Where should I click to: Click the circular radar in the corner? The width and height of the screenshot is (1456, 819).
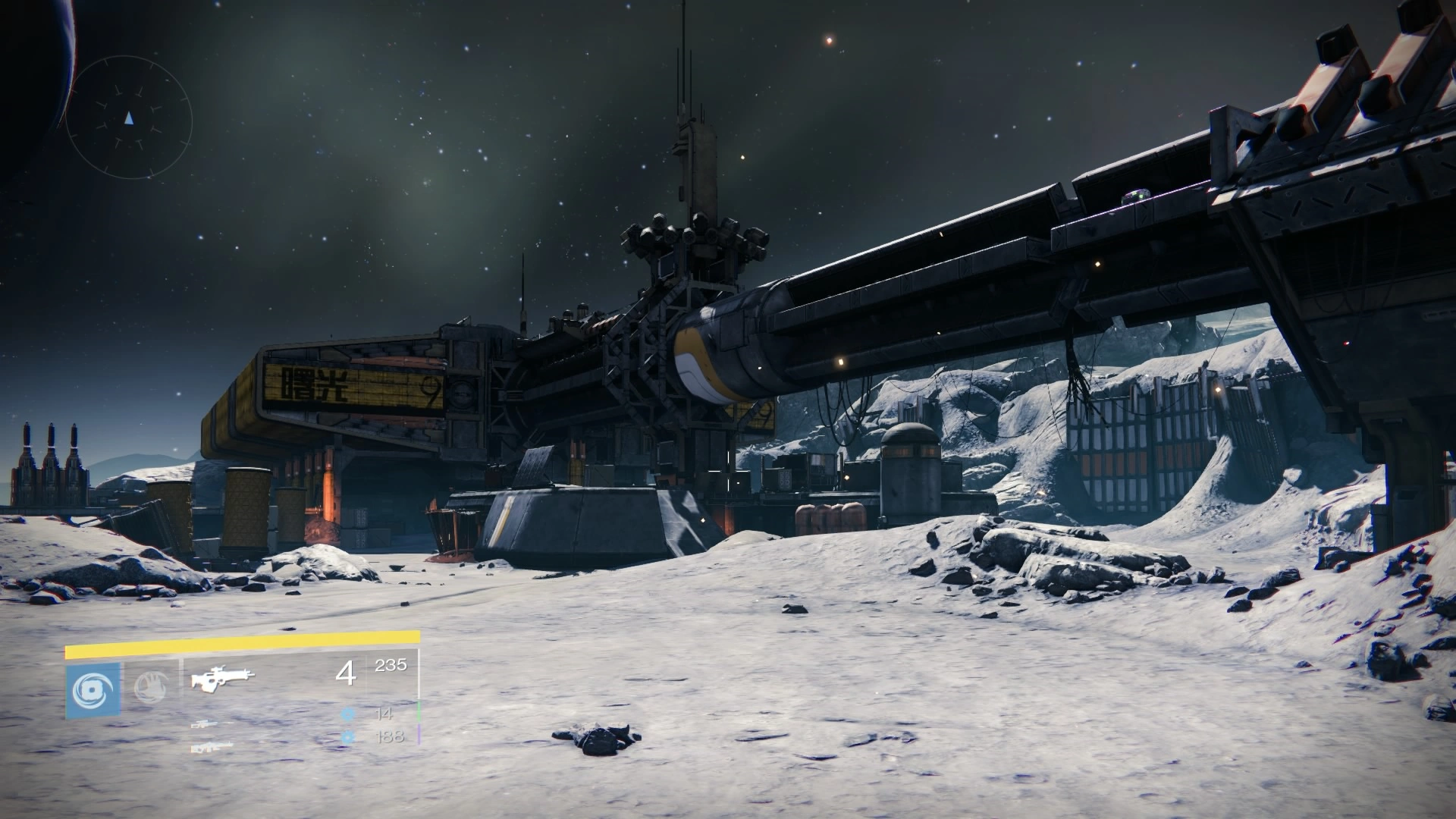tap(129, 118)
